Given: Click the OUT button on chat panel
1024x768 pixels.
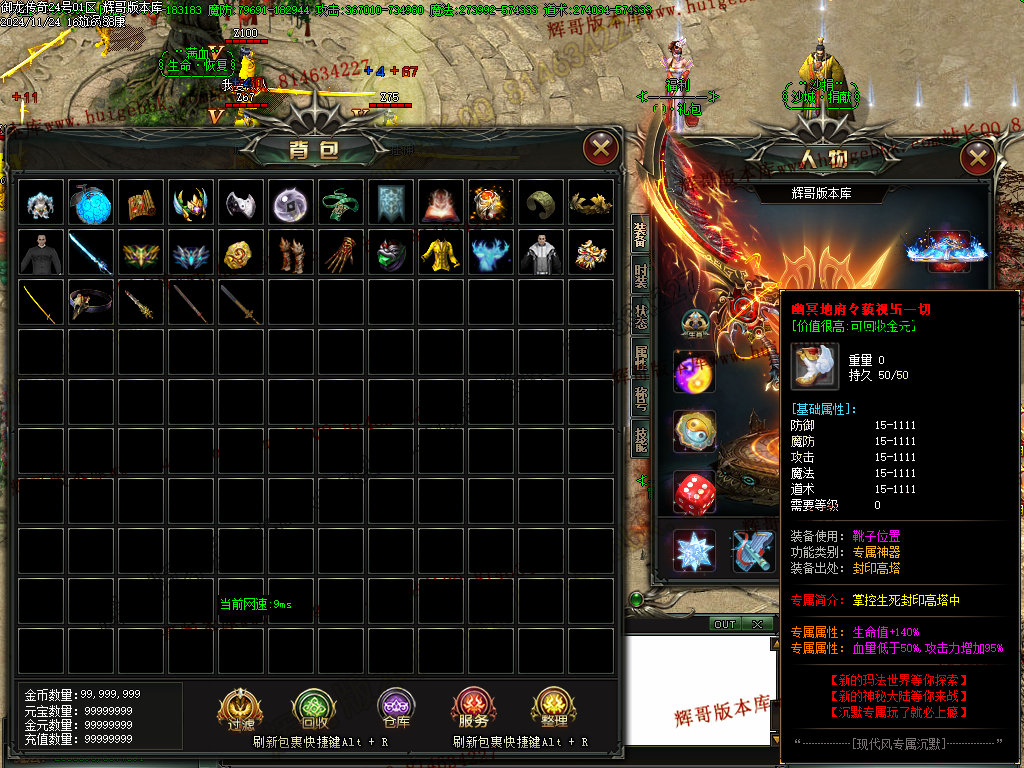Looking at the screenshot, I should point(725,624).
